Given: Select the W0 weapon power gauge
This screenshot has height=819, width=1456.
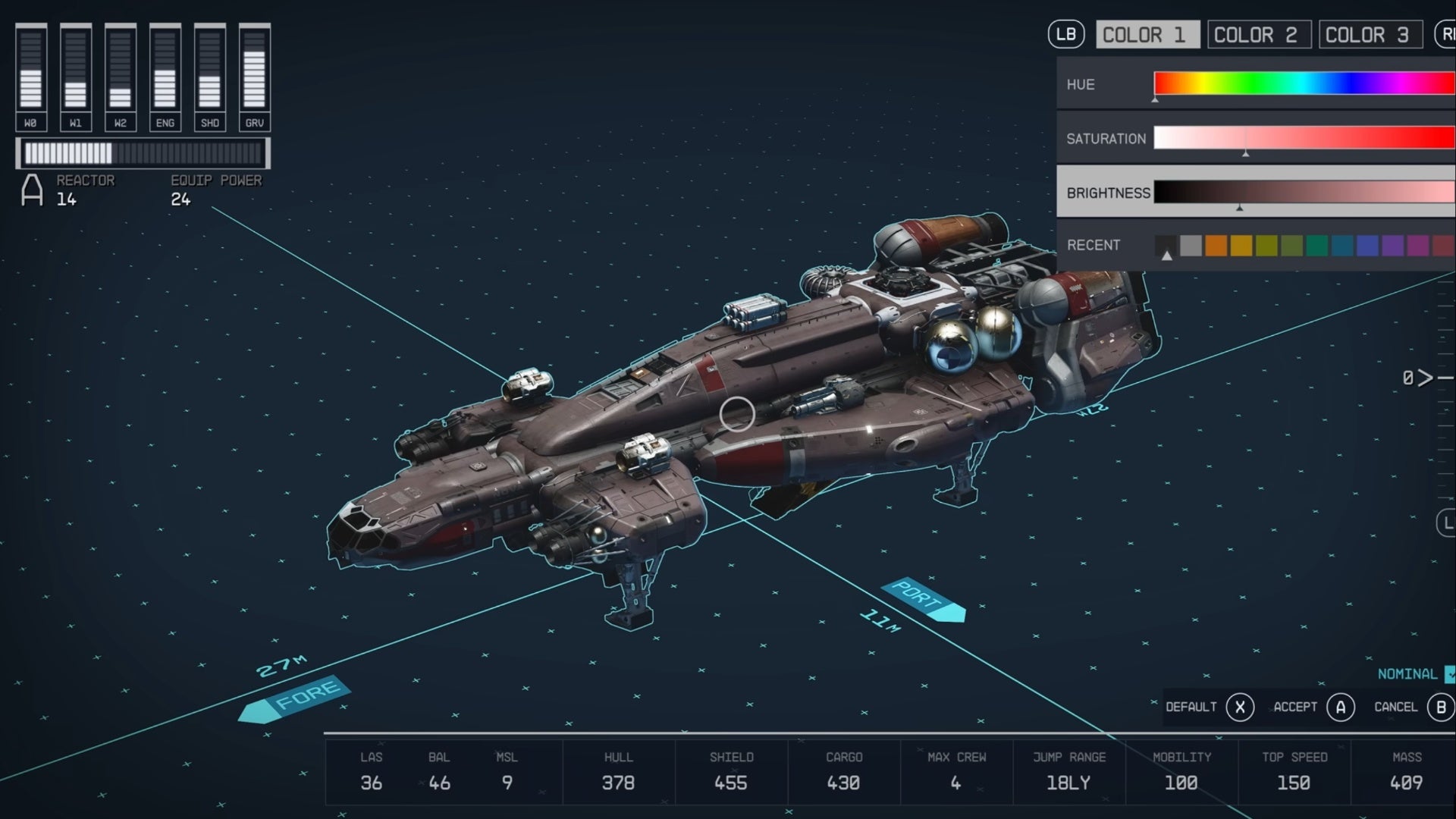Looking at the screenshot, I should [31, 72].
